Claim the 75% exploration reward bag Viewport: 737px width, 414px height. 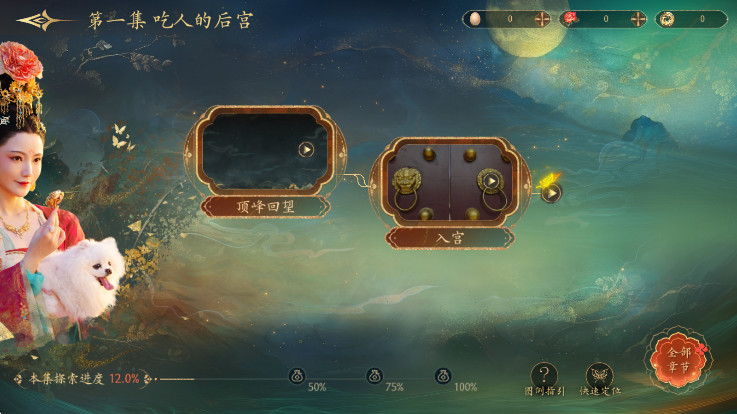click(374, 376)
